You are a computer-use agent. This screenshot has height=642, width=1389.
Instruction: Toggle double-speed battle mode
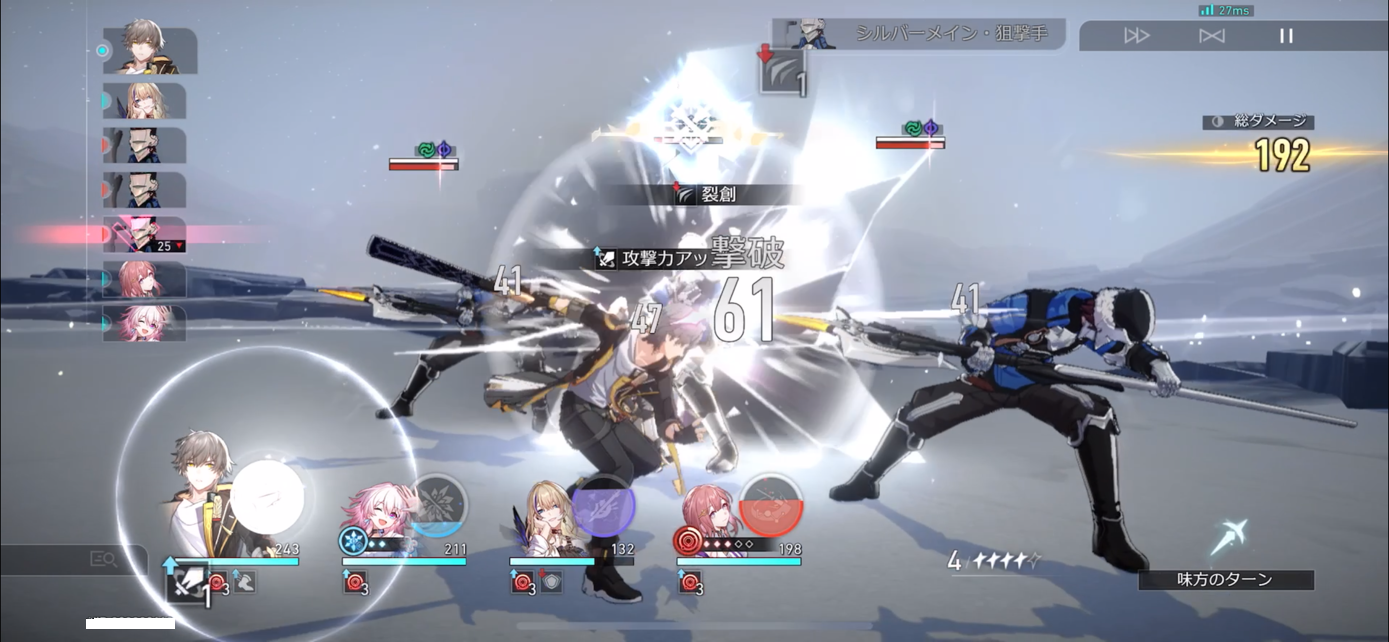(x=1137, y=36)
